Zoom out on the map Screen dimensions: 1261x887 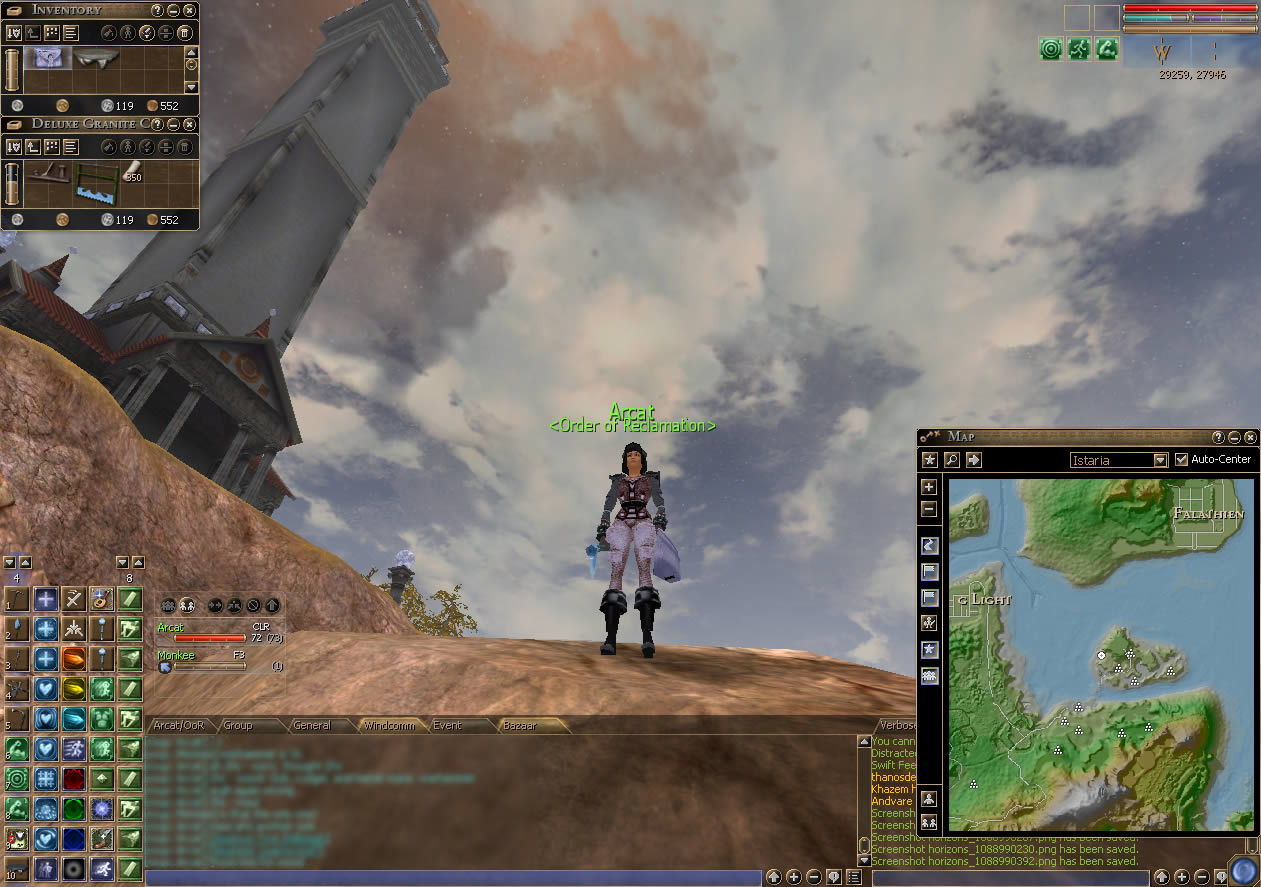[x=929, y=508]
